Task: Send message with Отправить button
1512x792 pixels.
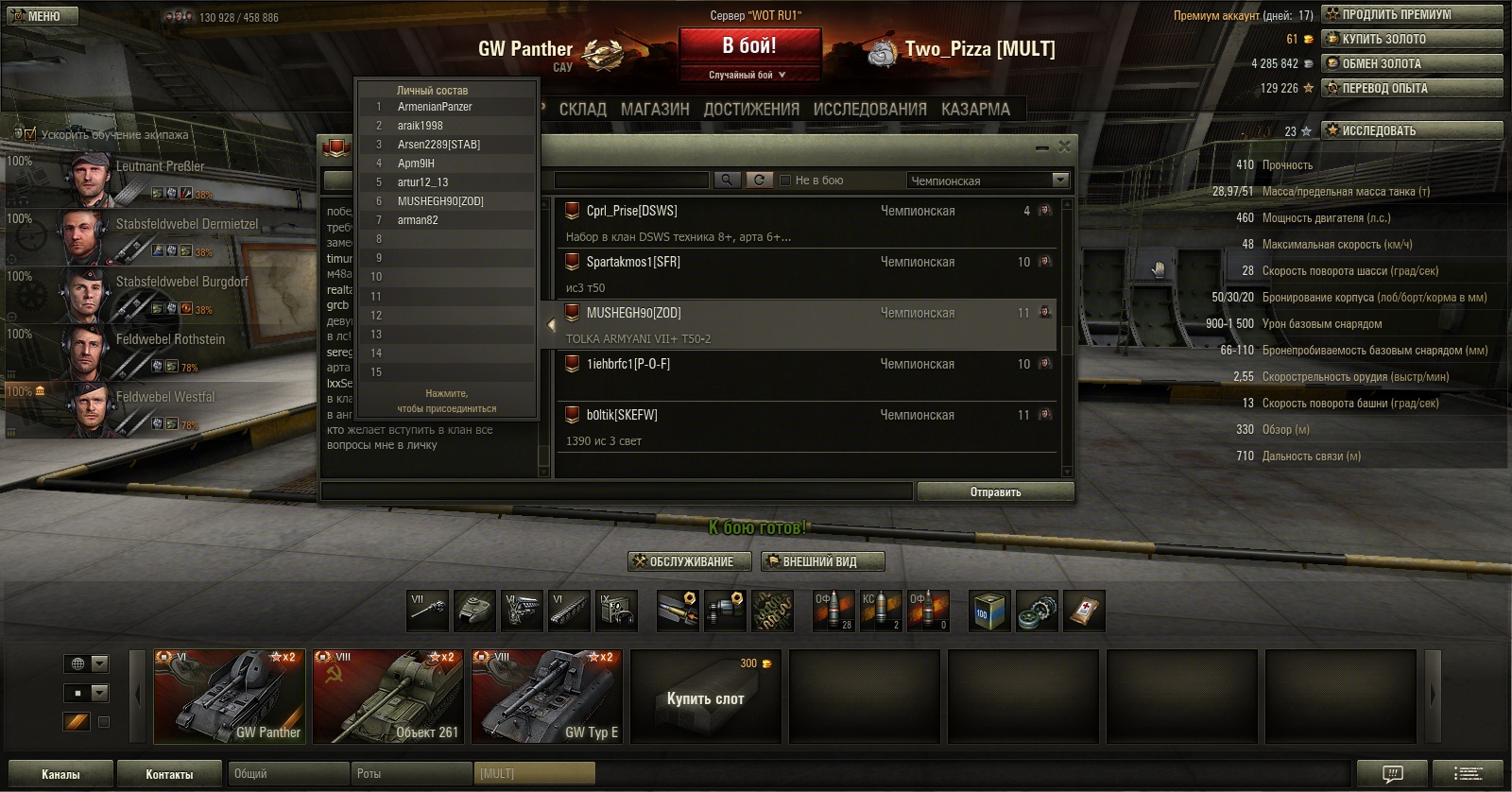Action: pyautogui.click(x=995, y=491)
